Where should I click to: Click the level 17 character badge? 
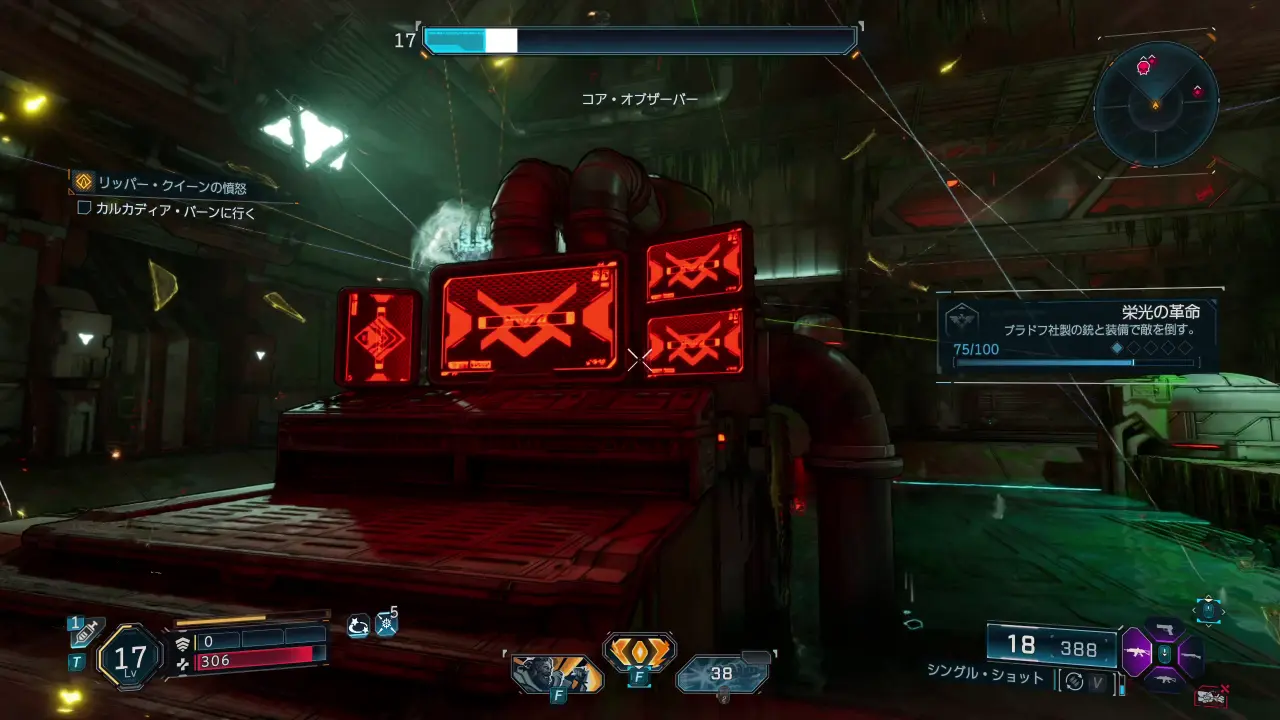coord(130,657)
